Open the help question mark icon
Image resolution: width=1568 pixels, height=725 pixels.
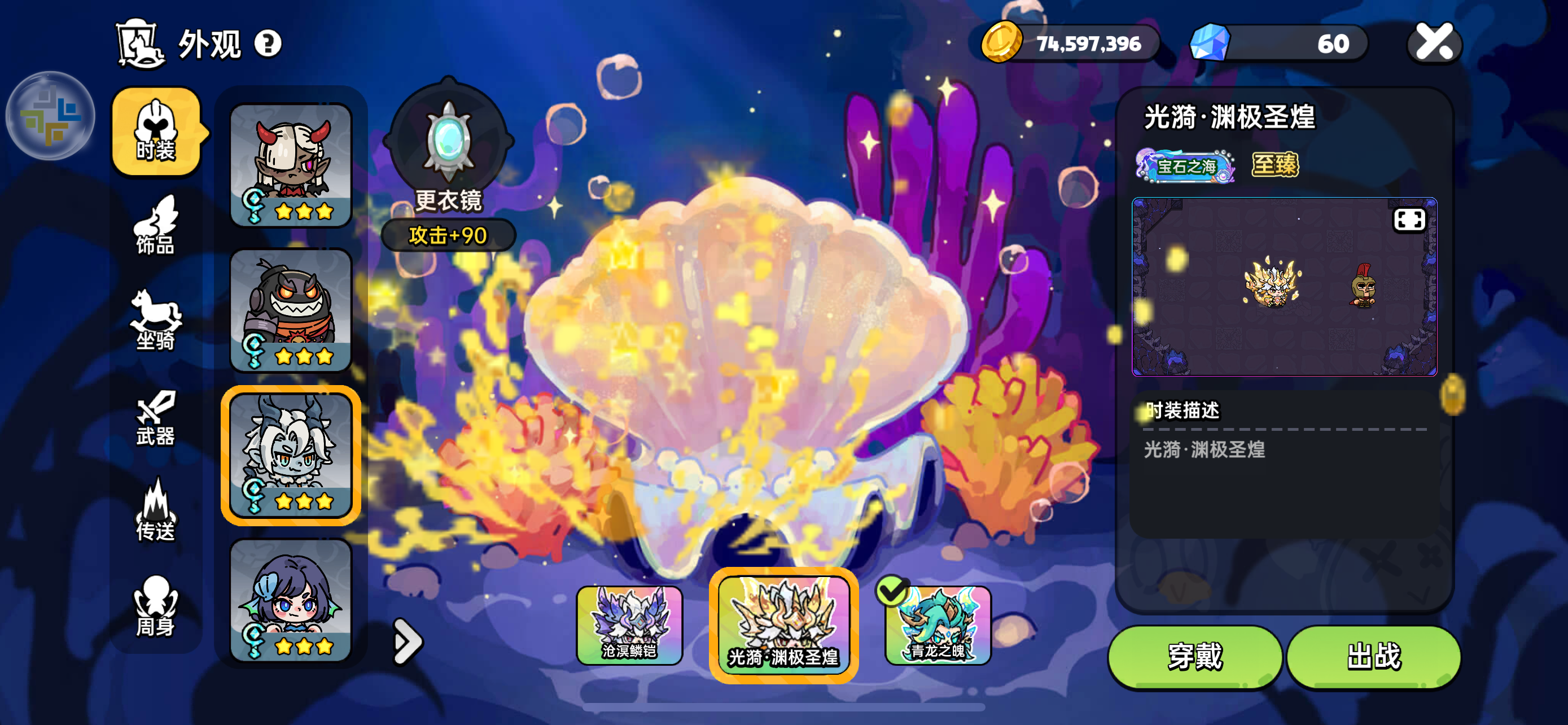[x=268, y=44]
